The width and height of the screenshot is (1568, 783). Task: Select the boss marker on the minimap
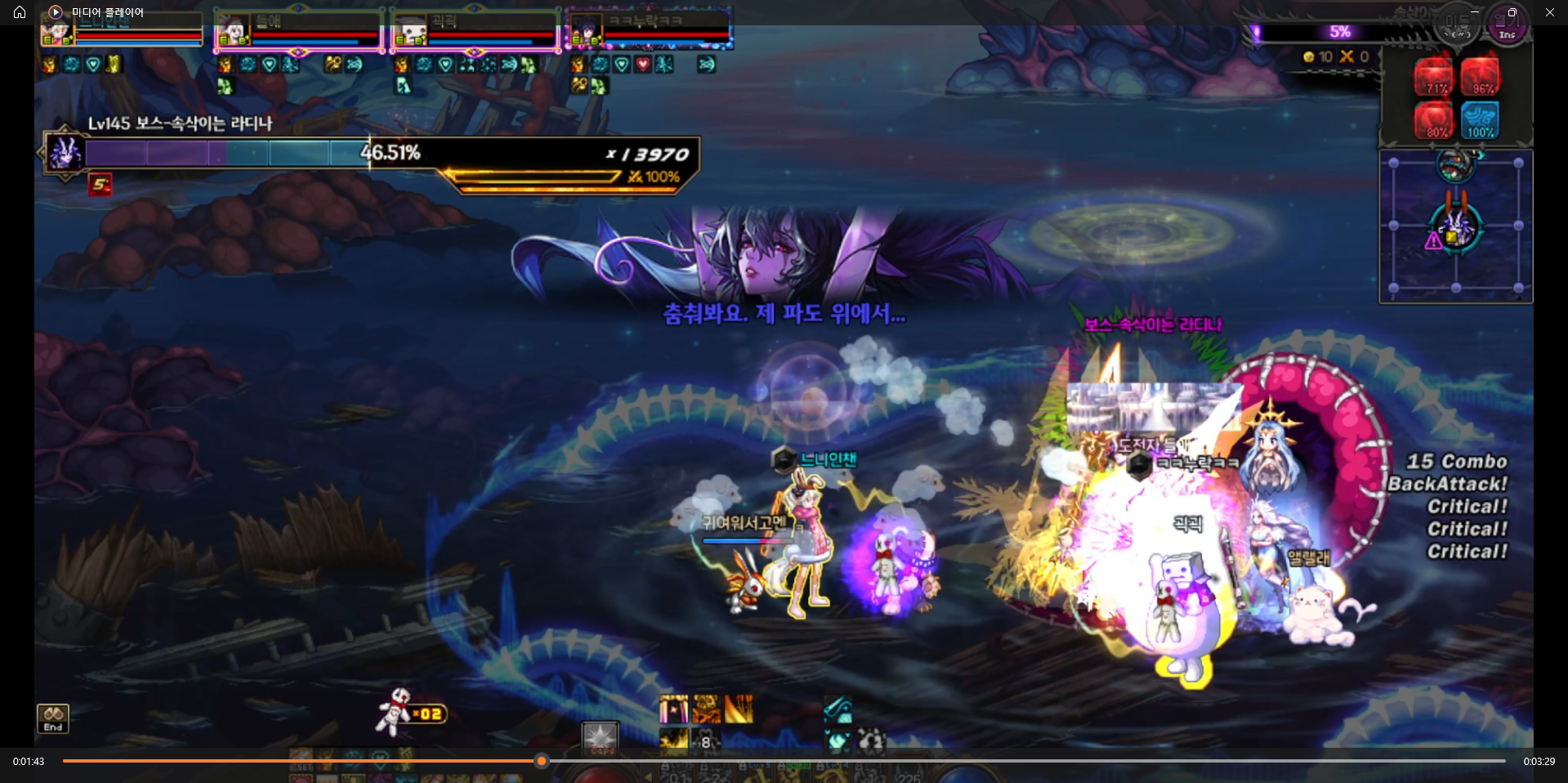tap(1455, 226)
